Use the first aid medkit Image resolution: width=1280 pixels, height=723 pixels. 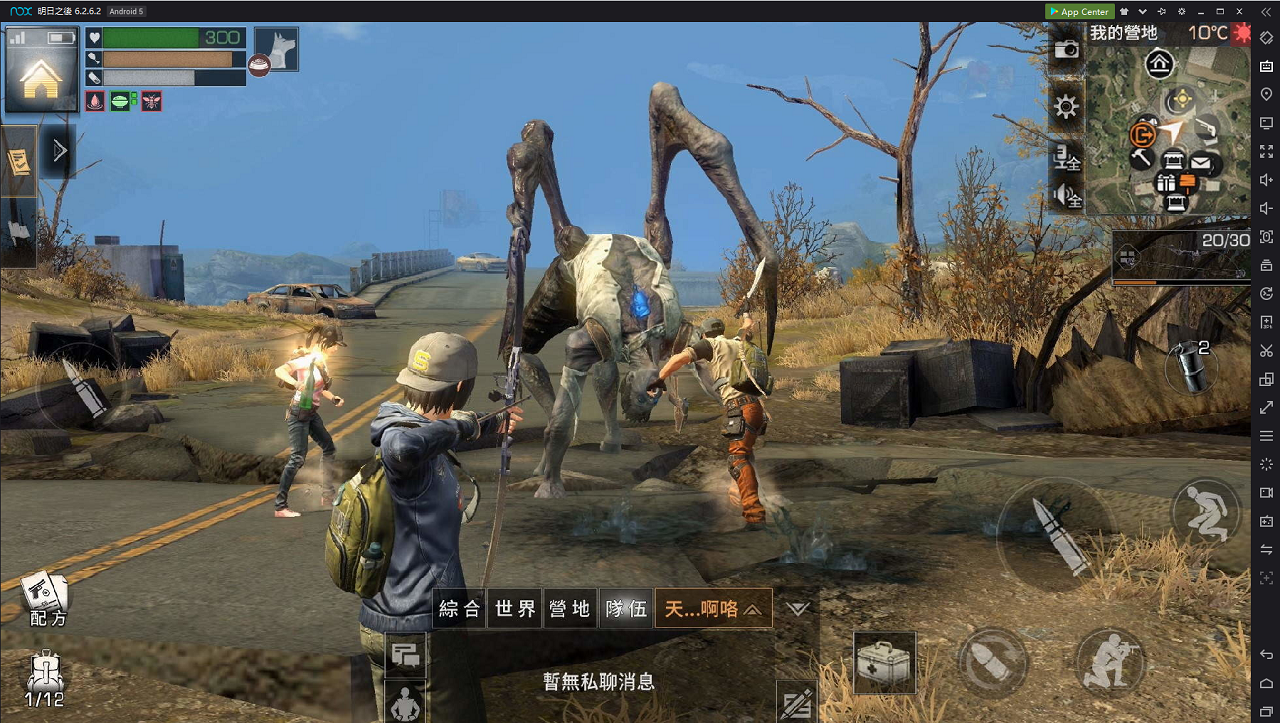pos(885,662)
